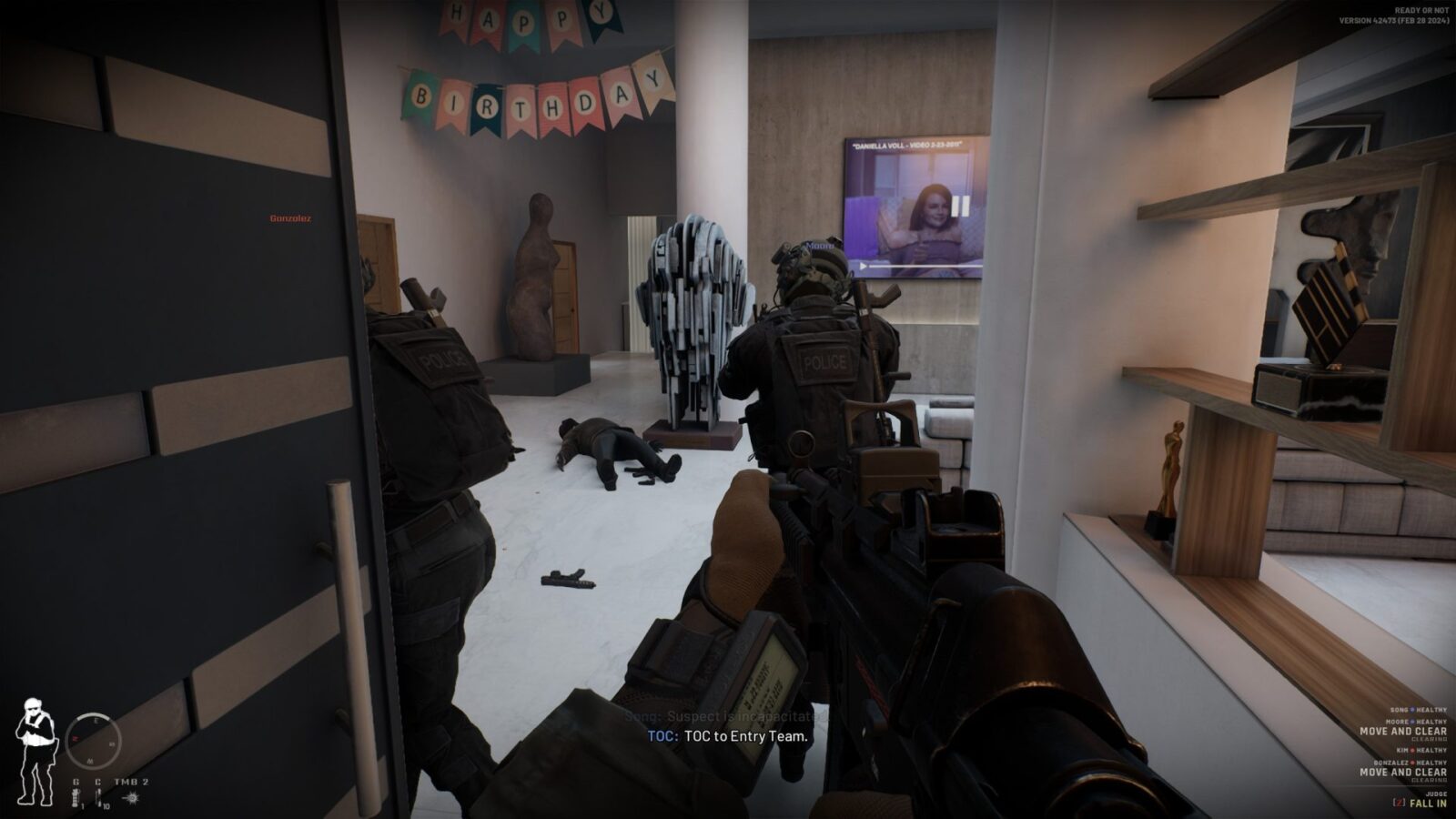Click the FALL IN command text
The height and width of the screenshot is (819, 1456).
(1428, 803)
